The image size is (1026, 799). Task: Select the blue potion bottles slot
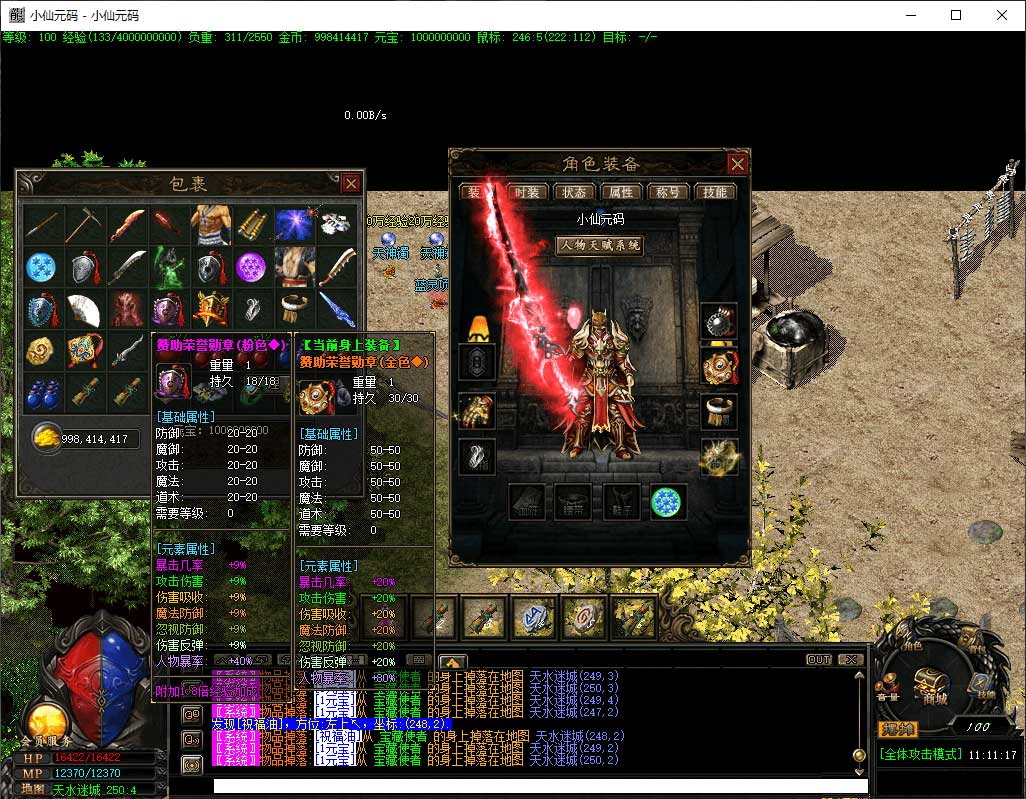43,393
